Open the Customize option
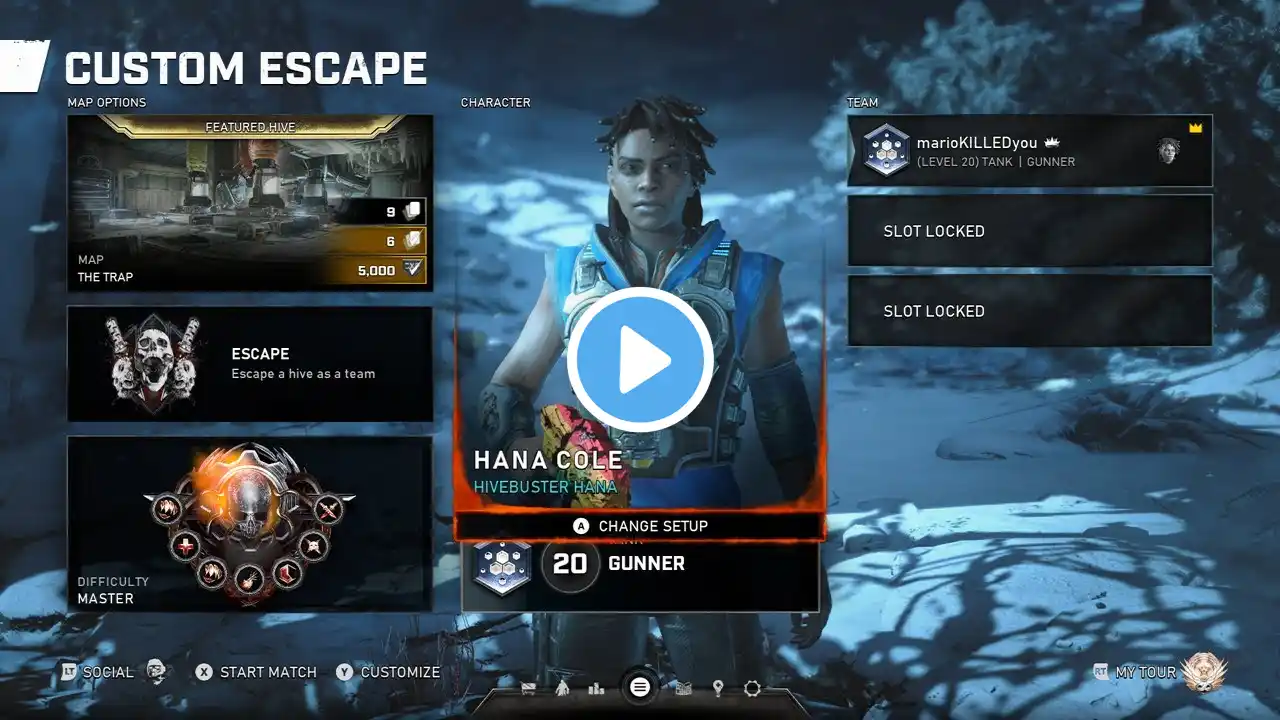Viewport: 1280px width, 720px height. 389,672
